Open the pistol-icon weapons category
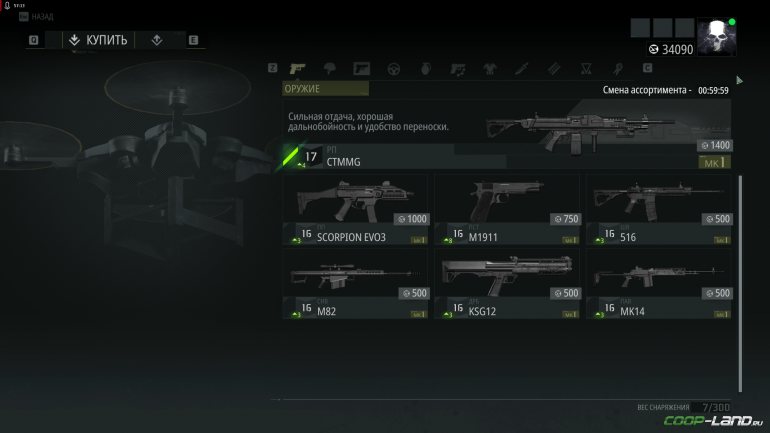The width and height of the screenshot is (770, 433). click(297, 69)
